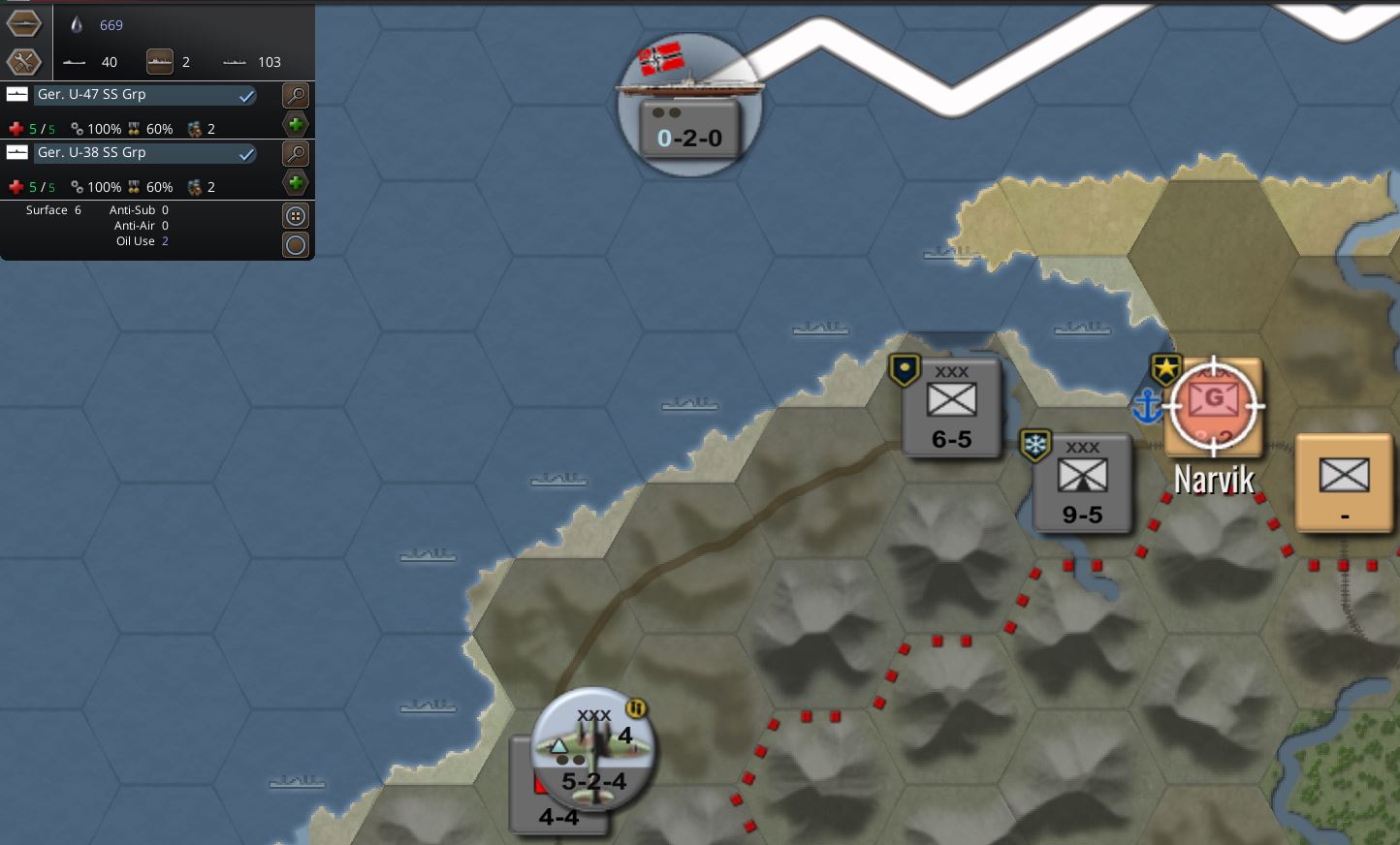This screenshot has width=1400, height=845.
Task: Click the magnifying glass beside Ger. U-47 SS Grp
Action: [x=294, y=95]
